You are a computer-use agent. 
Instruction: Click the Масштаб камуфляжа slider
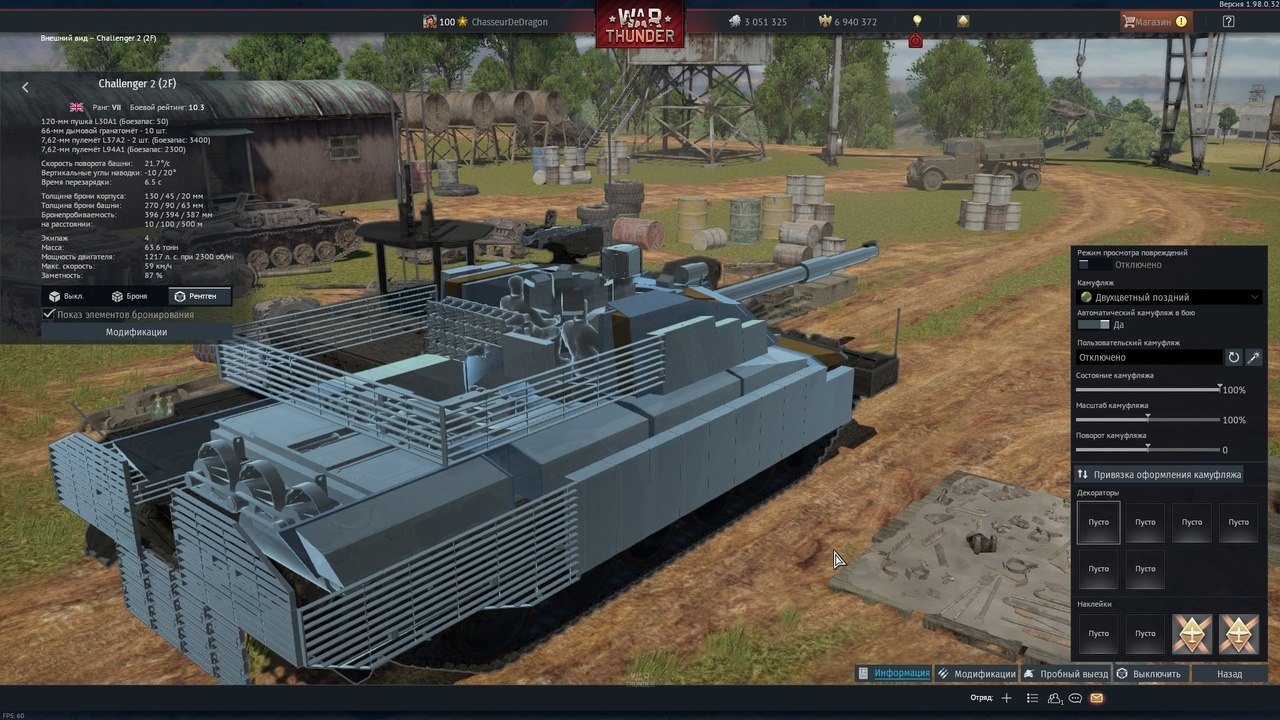click(x=1147, y=418)
